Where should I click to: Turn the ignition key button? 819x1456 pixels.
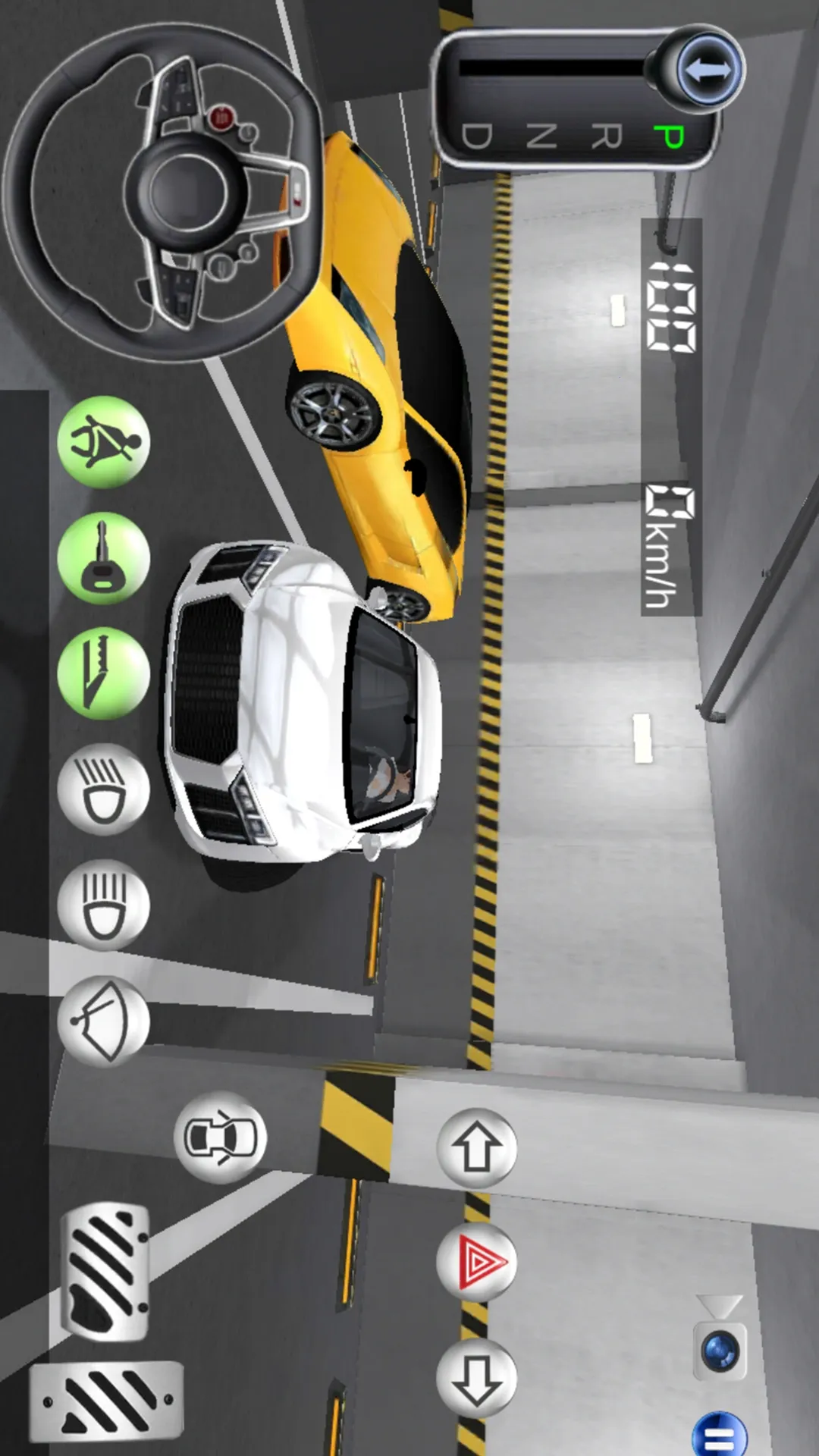click(x=104, y=558)
